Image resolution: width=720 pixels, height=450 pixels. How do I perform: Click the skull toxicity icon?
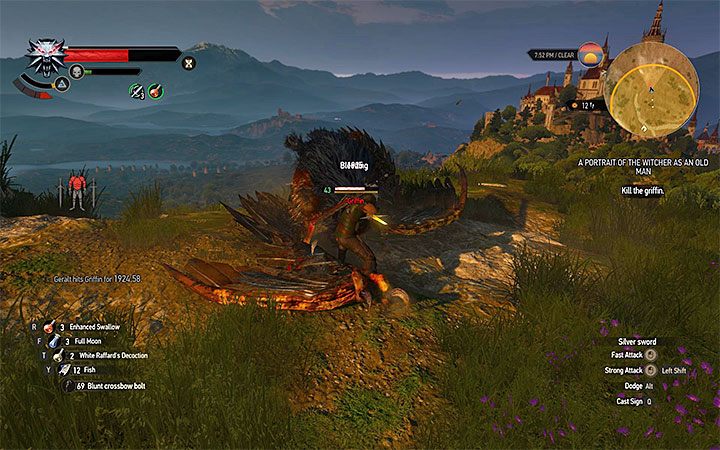pos(75,71)
